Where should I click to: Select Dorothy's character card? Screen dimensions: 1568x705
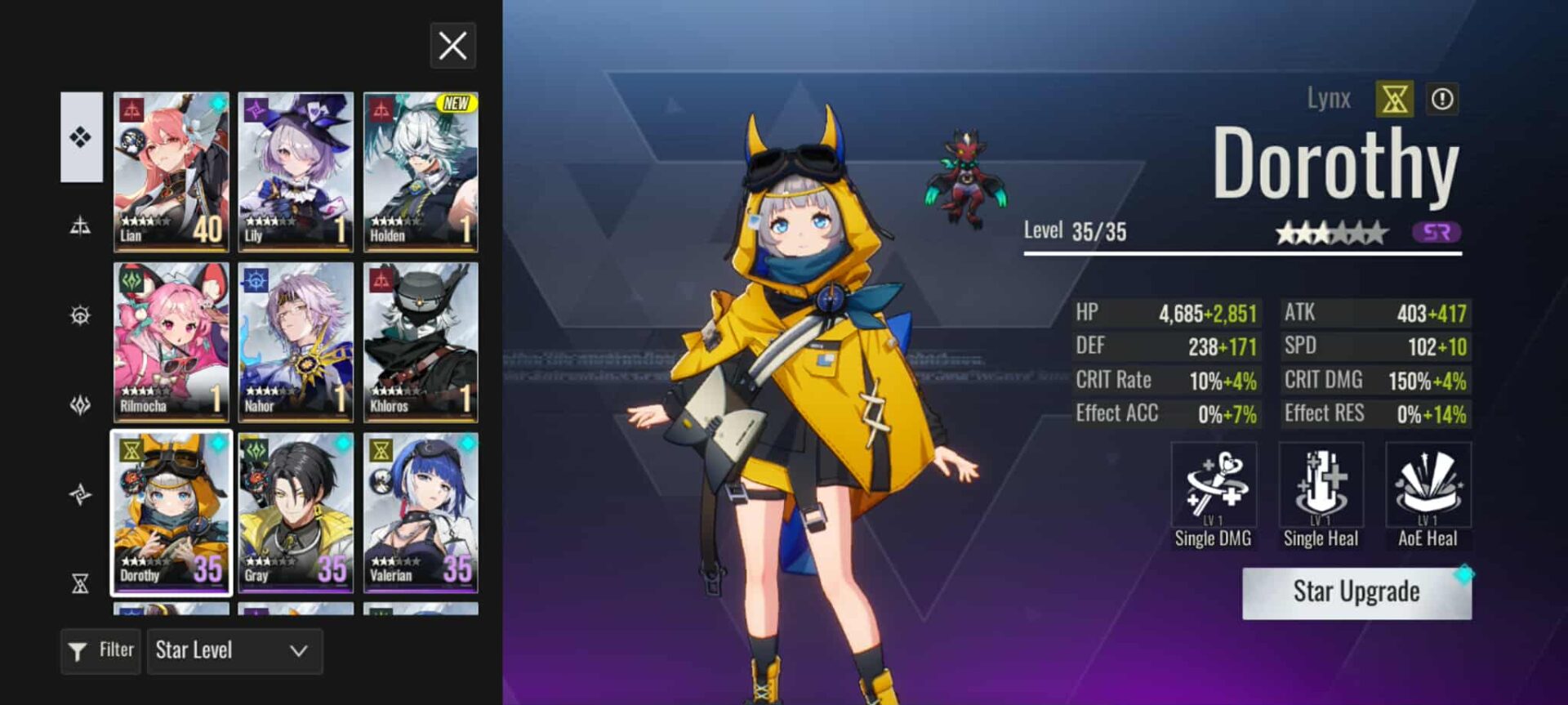(x=171, y=512)
